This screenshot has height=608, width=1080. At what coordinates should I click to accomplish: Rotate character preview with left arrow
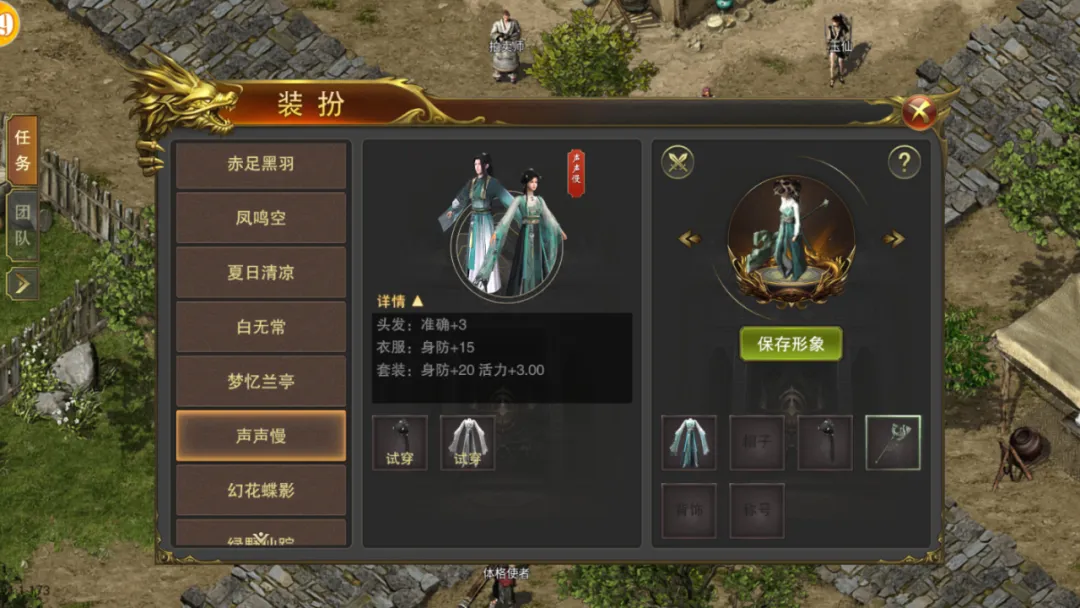click(690, 239)
